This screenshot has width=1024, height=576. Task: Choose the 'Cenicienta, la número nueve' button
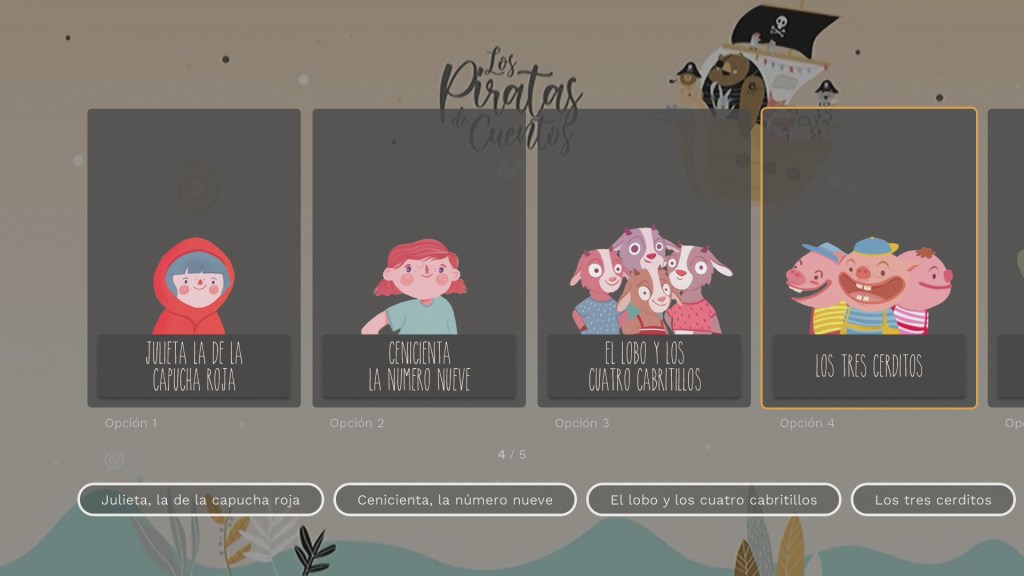pyautogui.click(x=455, y=499)
